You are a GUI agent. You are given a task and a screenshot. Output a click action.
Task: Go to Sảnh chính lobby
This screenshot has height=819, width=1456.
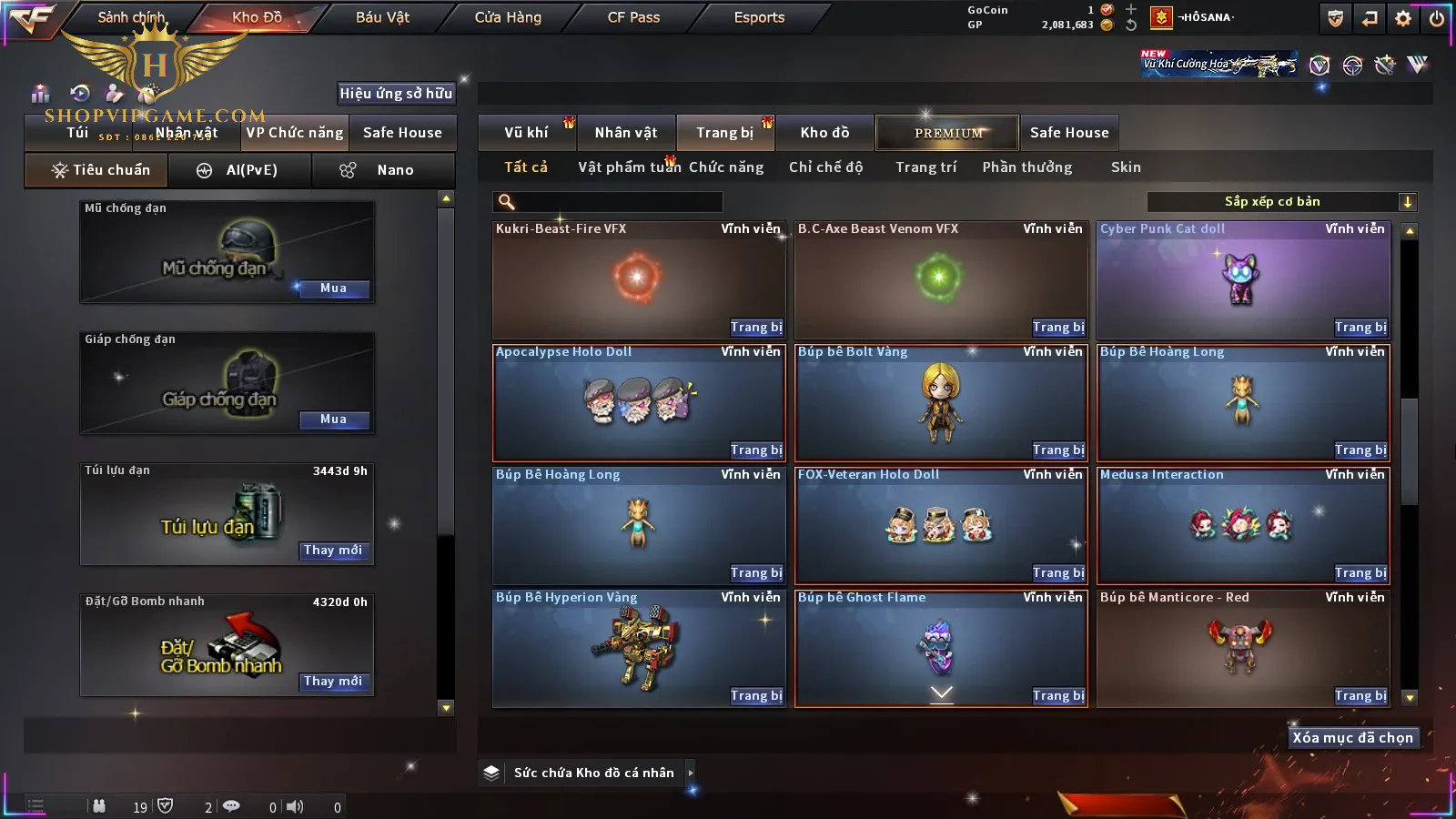(131, 17)
